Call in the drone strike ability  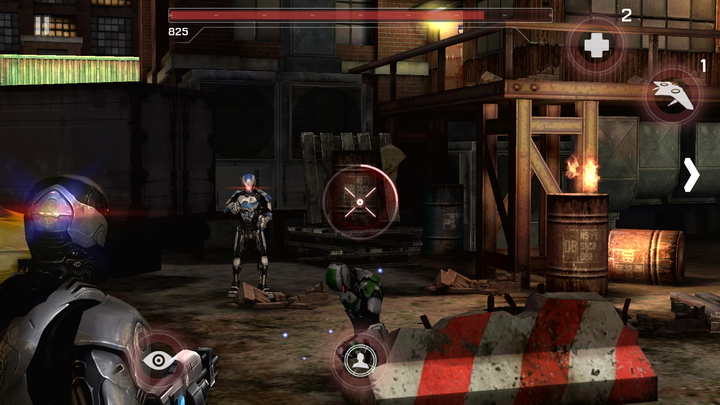671,93
